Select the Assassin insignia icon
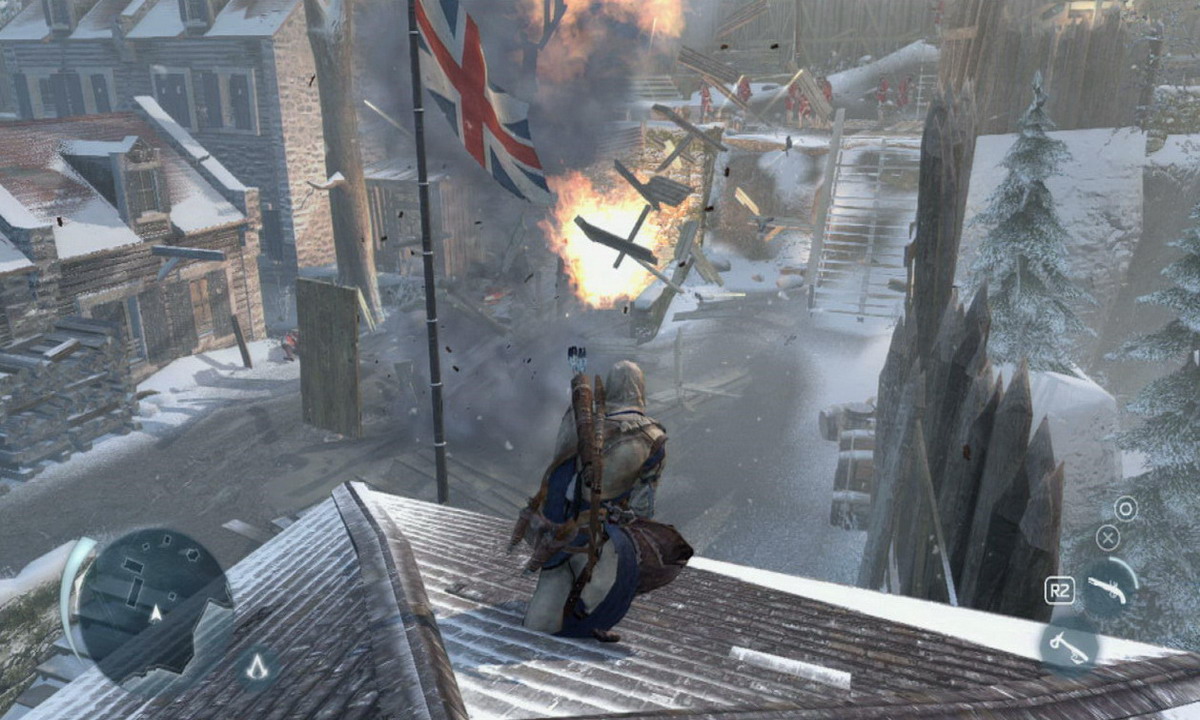The height and width of the screenshot is (720, 1200). pyautogui.click(x=258, y=667)
